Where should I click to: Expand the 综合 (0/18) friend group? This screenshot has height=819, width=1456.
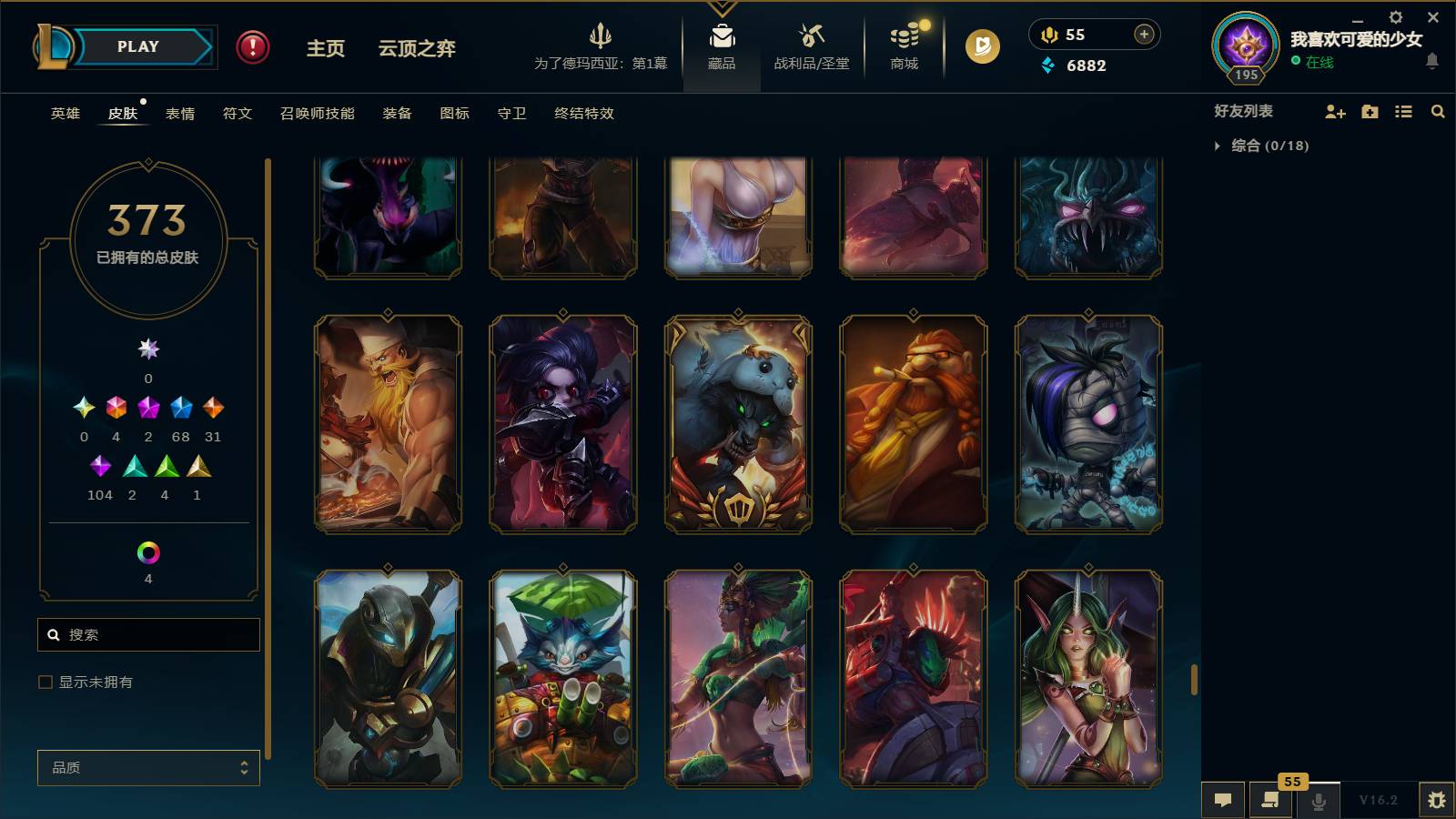coord(1218,144)
